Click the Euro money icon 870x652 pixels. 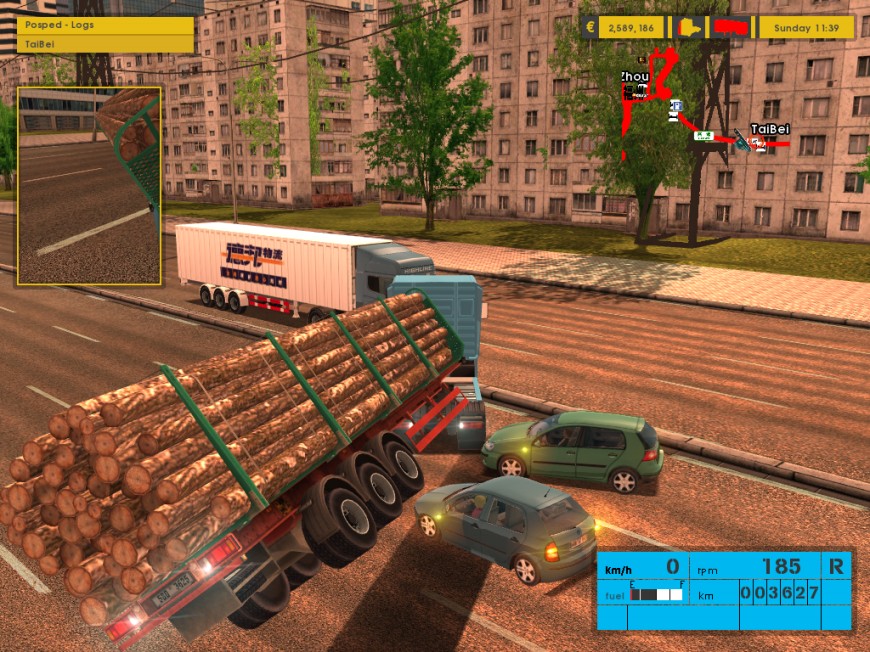591,27
